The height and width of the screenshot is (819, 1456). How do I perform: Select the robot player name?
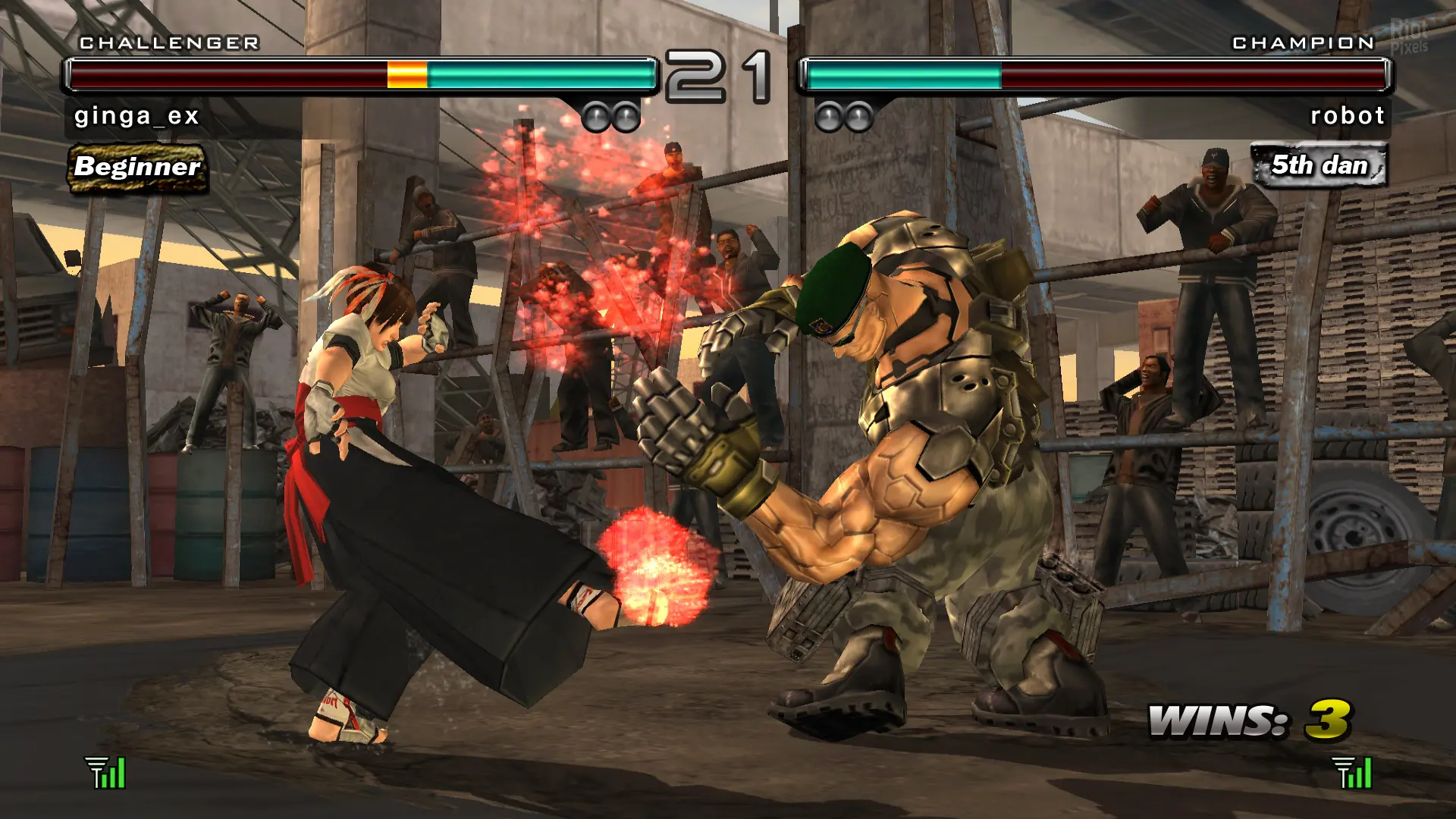pos(1348,116)
